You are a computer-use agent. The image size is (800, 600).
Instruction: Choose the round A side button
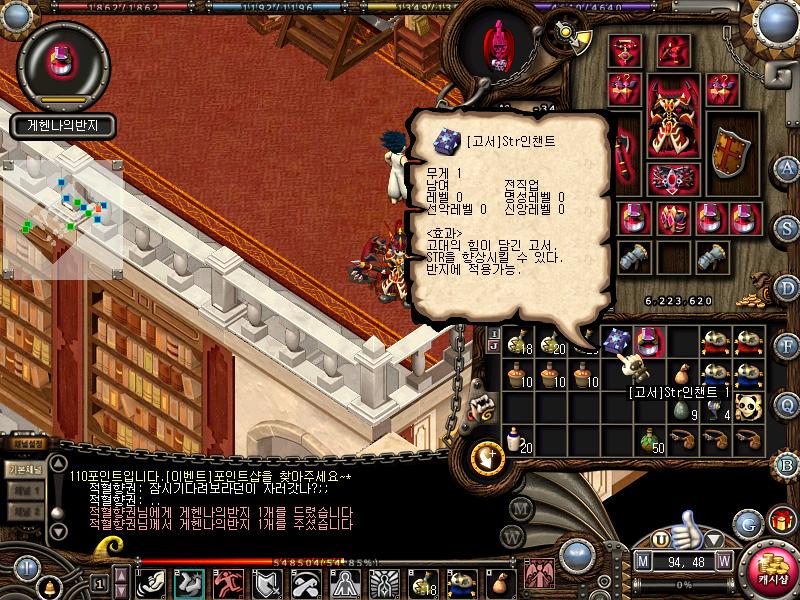788,168
